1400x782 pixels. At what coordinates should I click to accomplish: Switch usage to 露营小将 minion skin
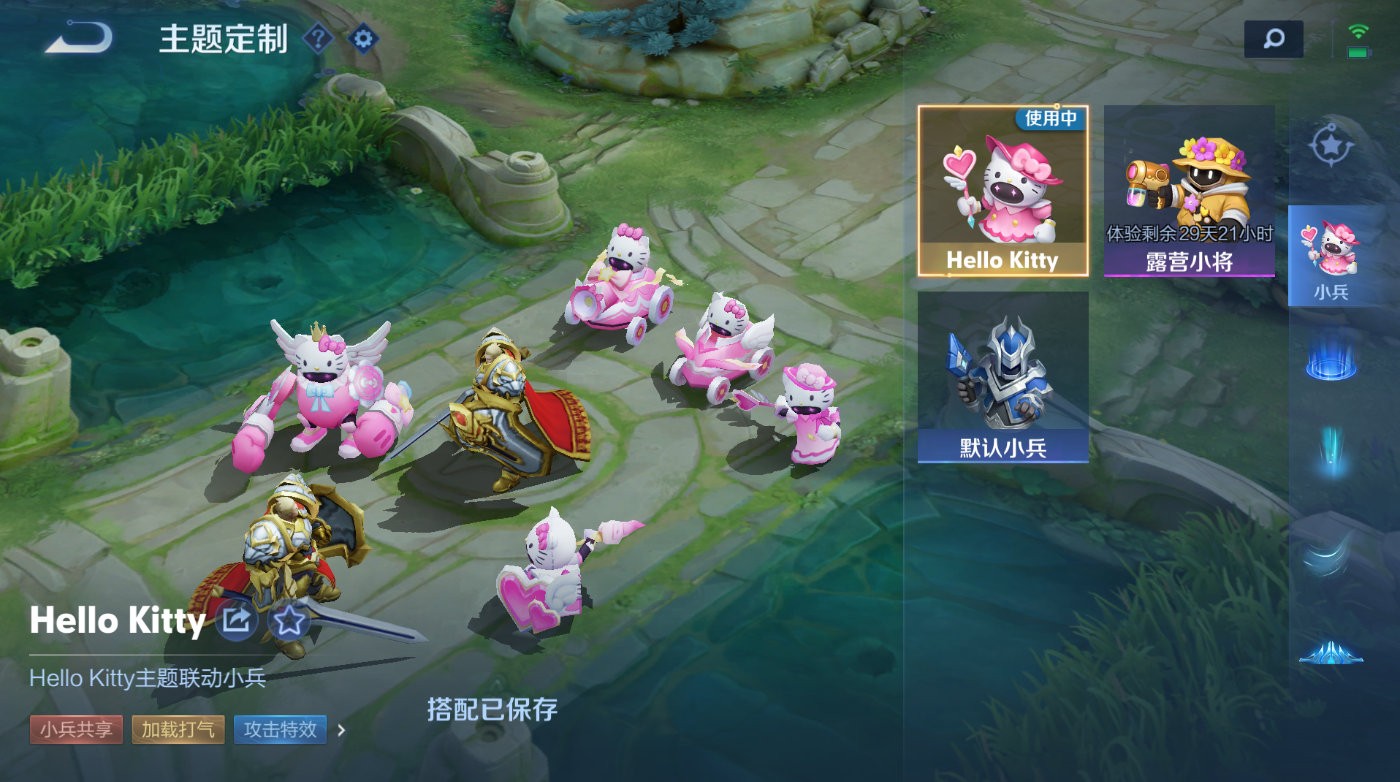coord(1189,185)
